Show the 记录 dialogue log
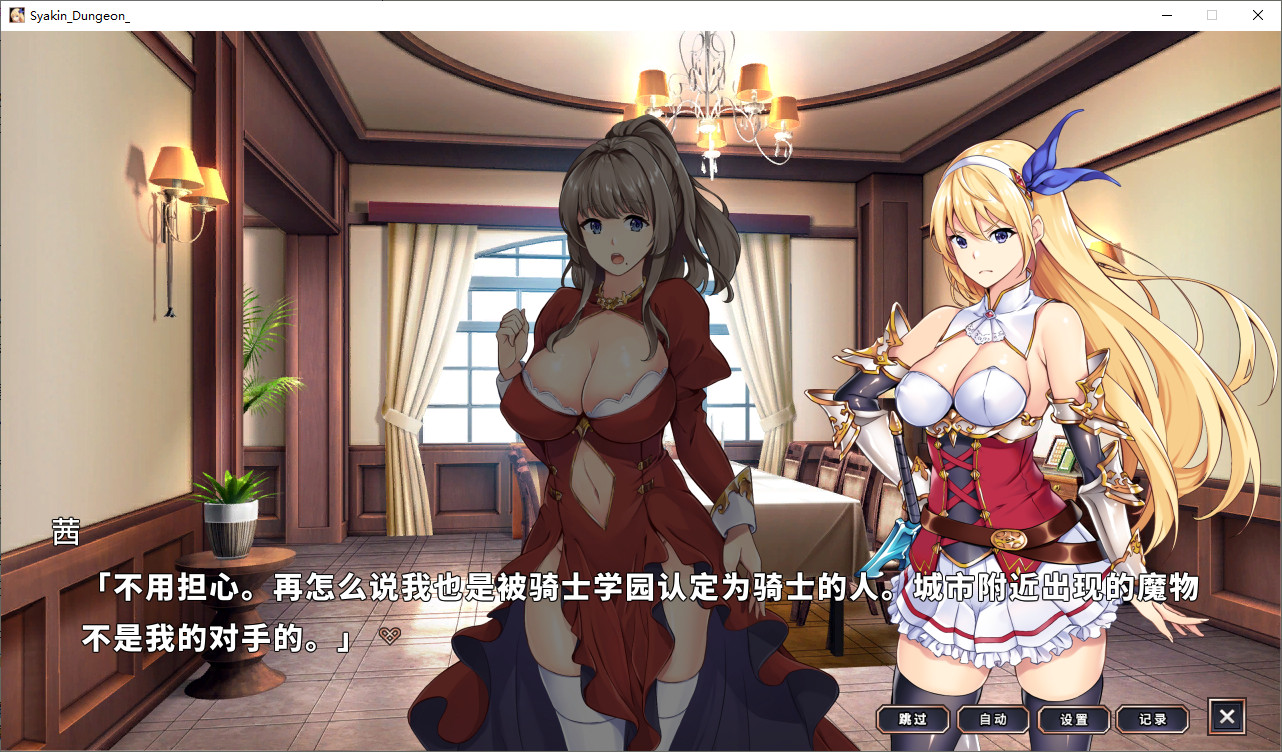 pyautogui.click(x=1153, y=718)
